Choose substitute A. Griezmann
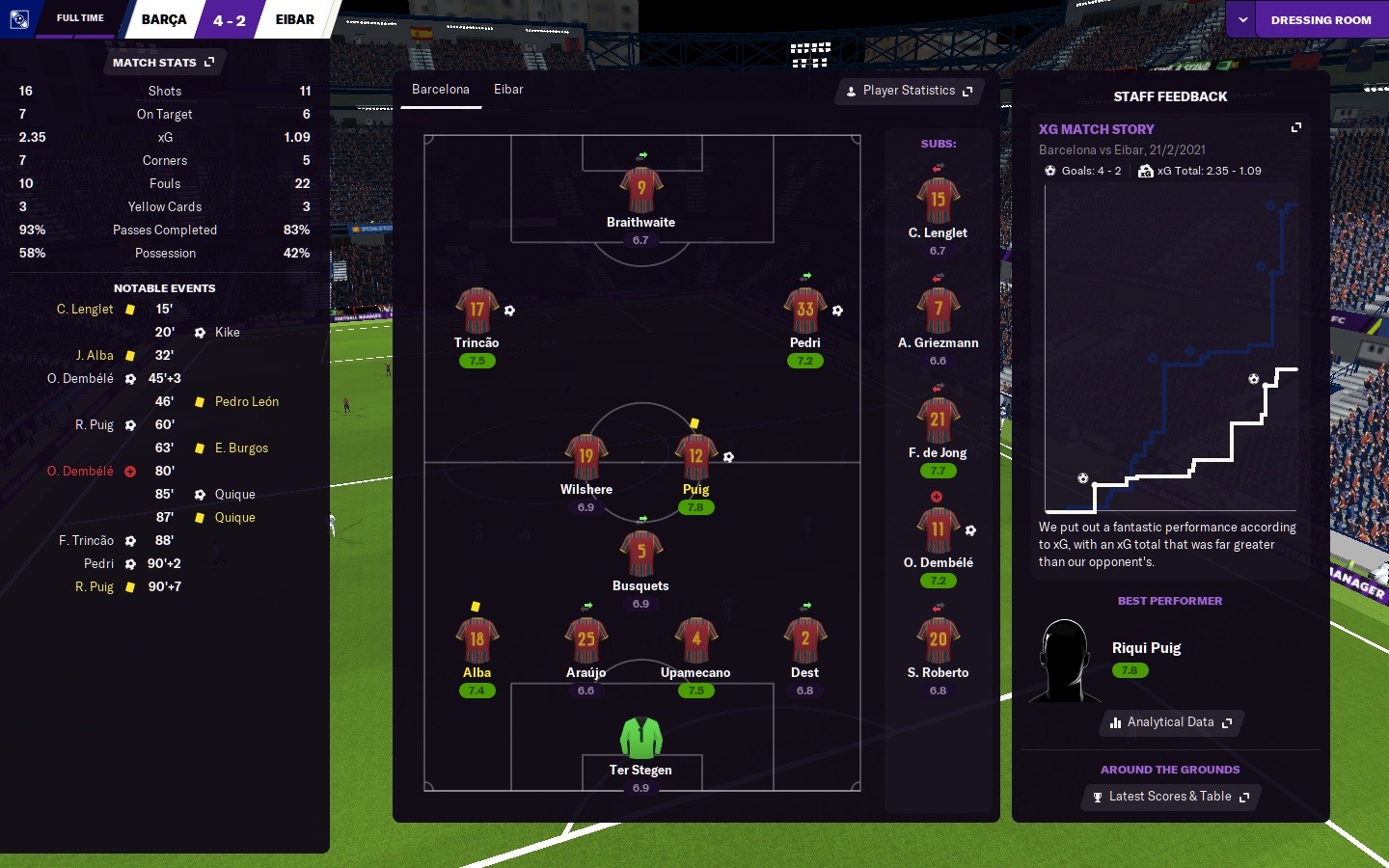 [938, 312]
